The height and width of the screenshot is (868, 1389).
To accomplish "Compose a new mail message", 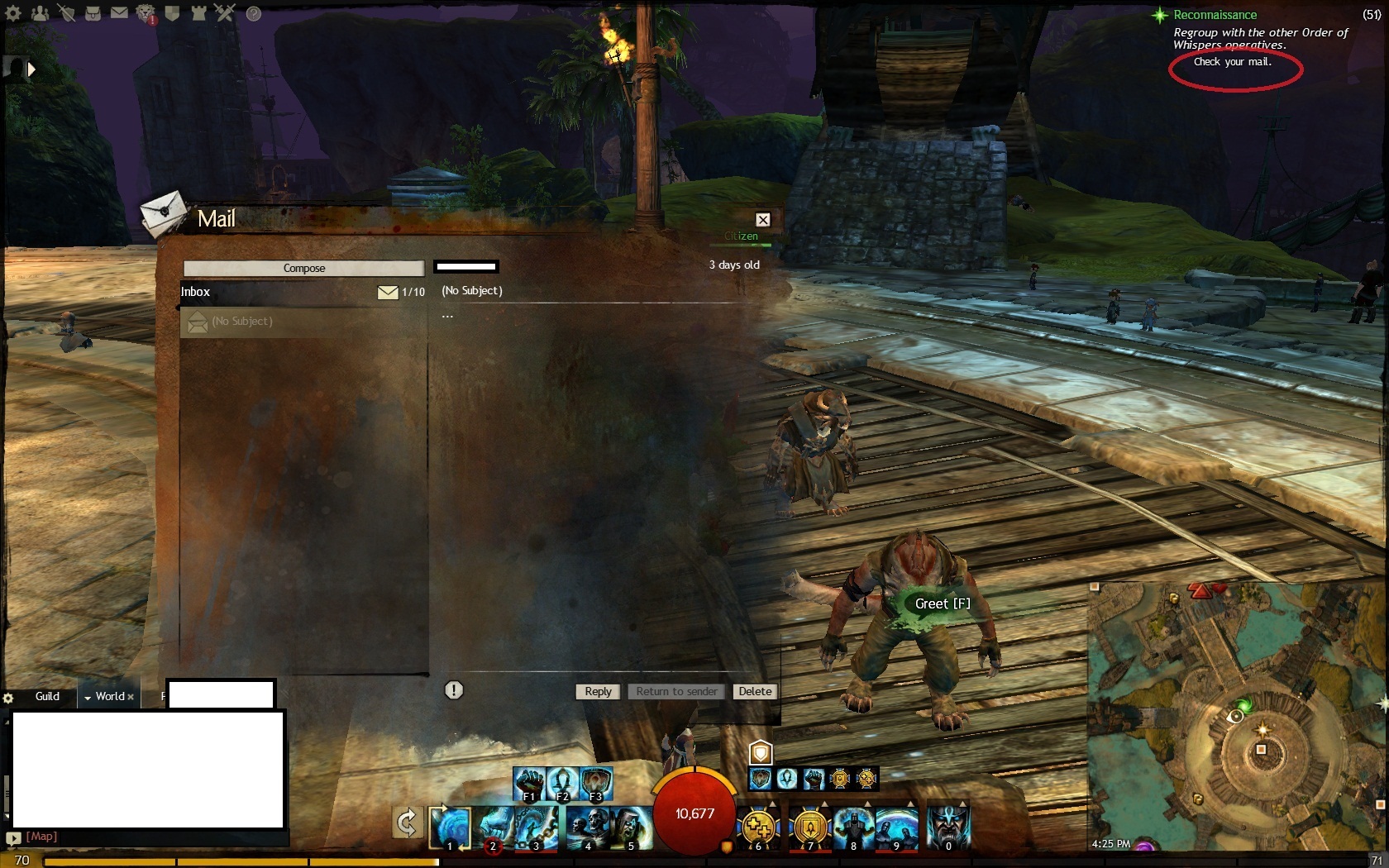I will (x=303, y=268).
